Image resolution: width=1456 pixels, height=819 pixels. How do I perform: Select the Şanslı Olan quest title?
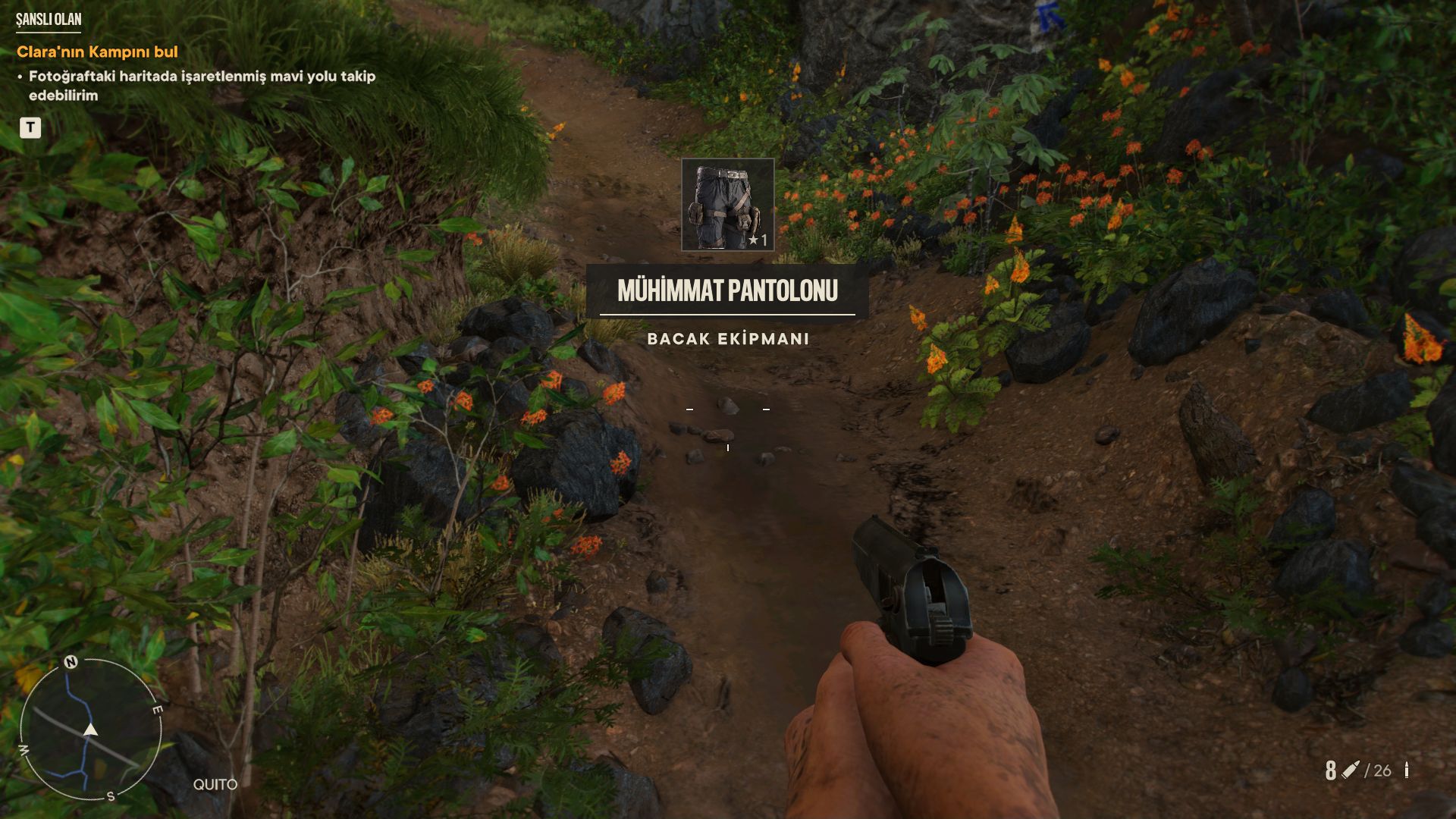tap(49, 20)
